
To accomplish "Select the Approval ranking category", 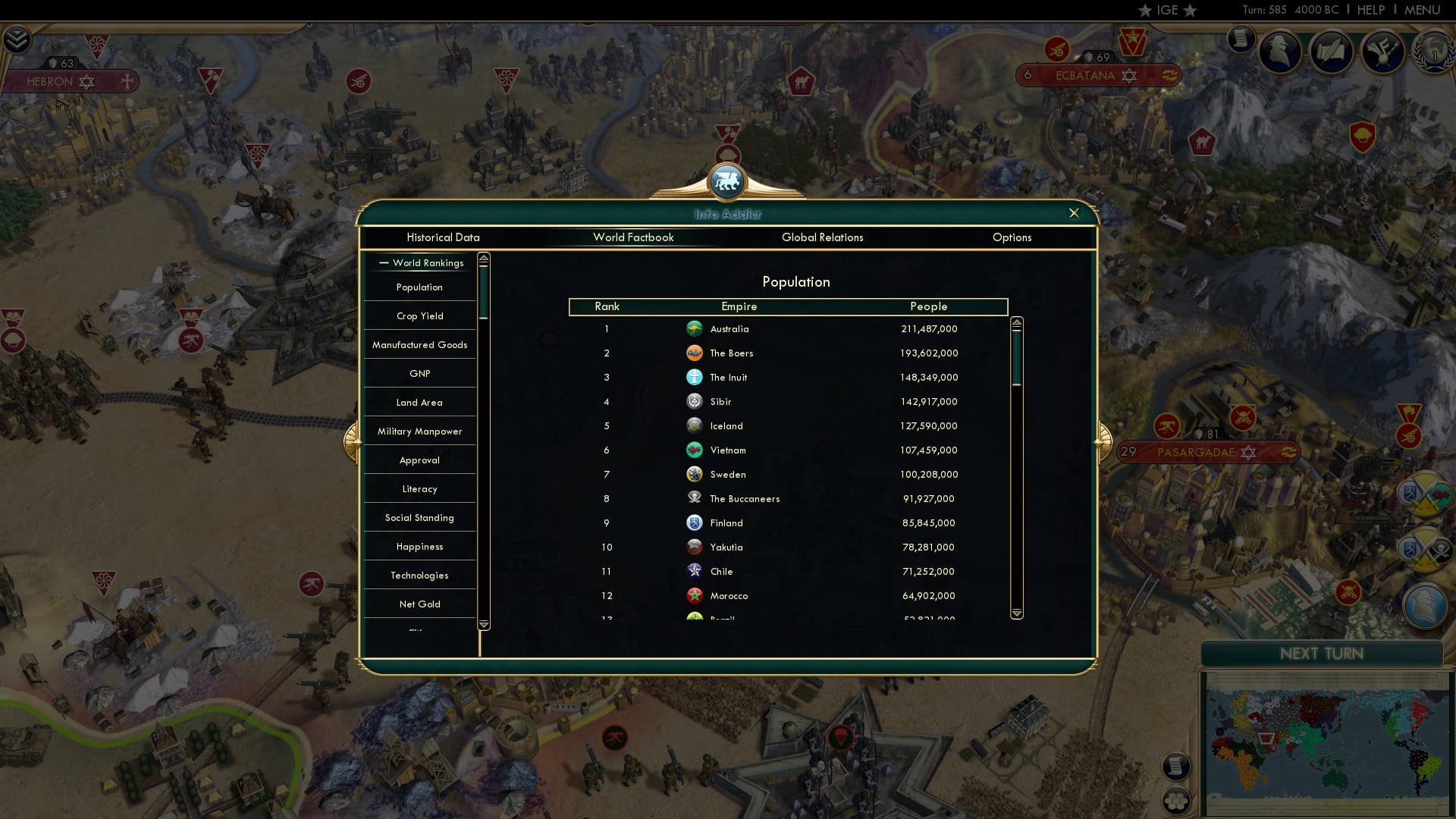I will pos(419,460).
